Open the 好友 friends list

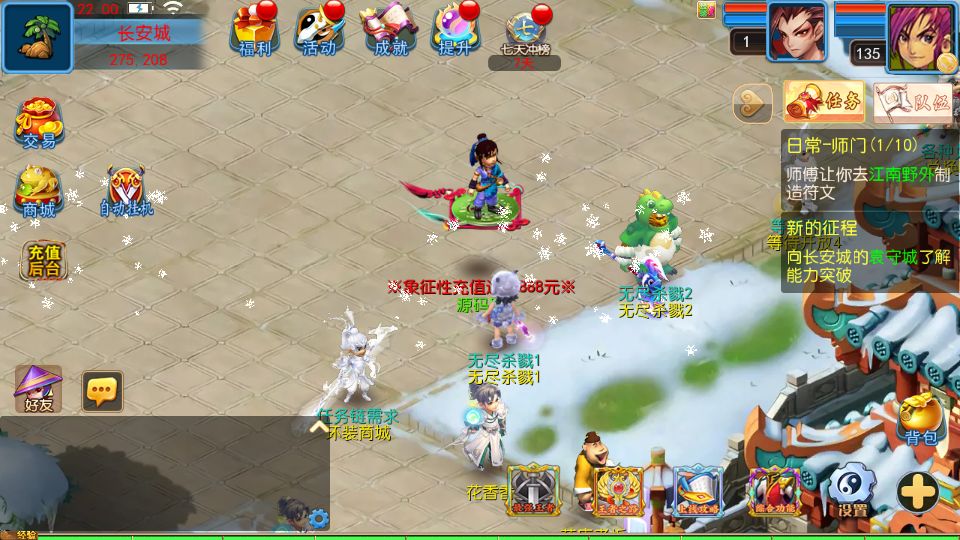click(x=39, y=389)
